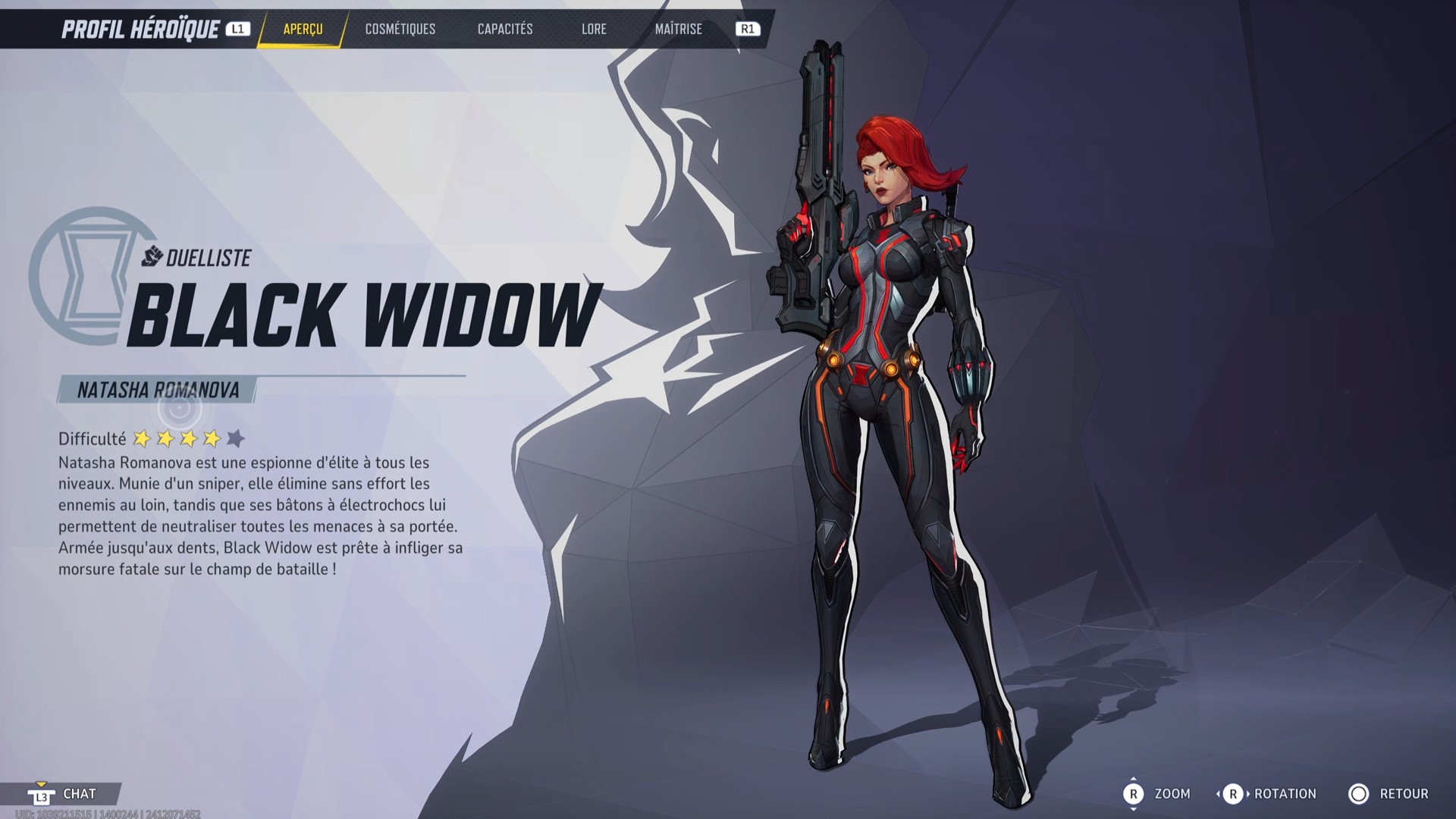Open the Capacités tab
This screenshot has width=1456, height=819.
point(504,30)
